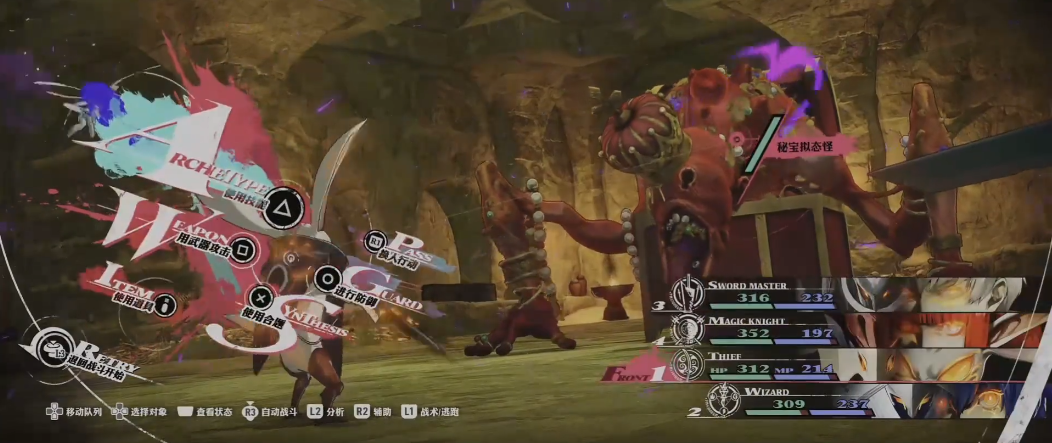Viewport: 1052px width, 443px height.
Task: Choose the Synthesis command
Action: coord(261,296)
